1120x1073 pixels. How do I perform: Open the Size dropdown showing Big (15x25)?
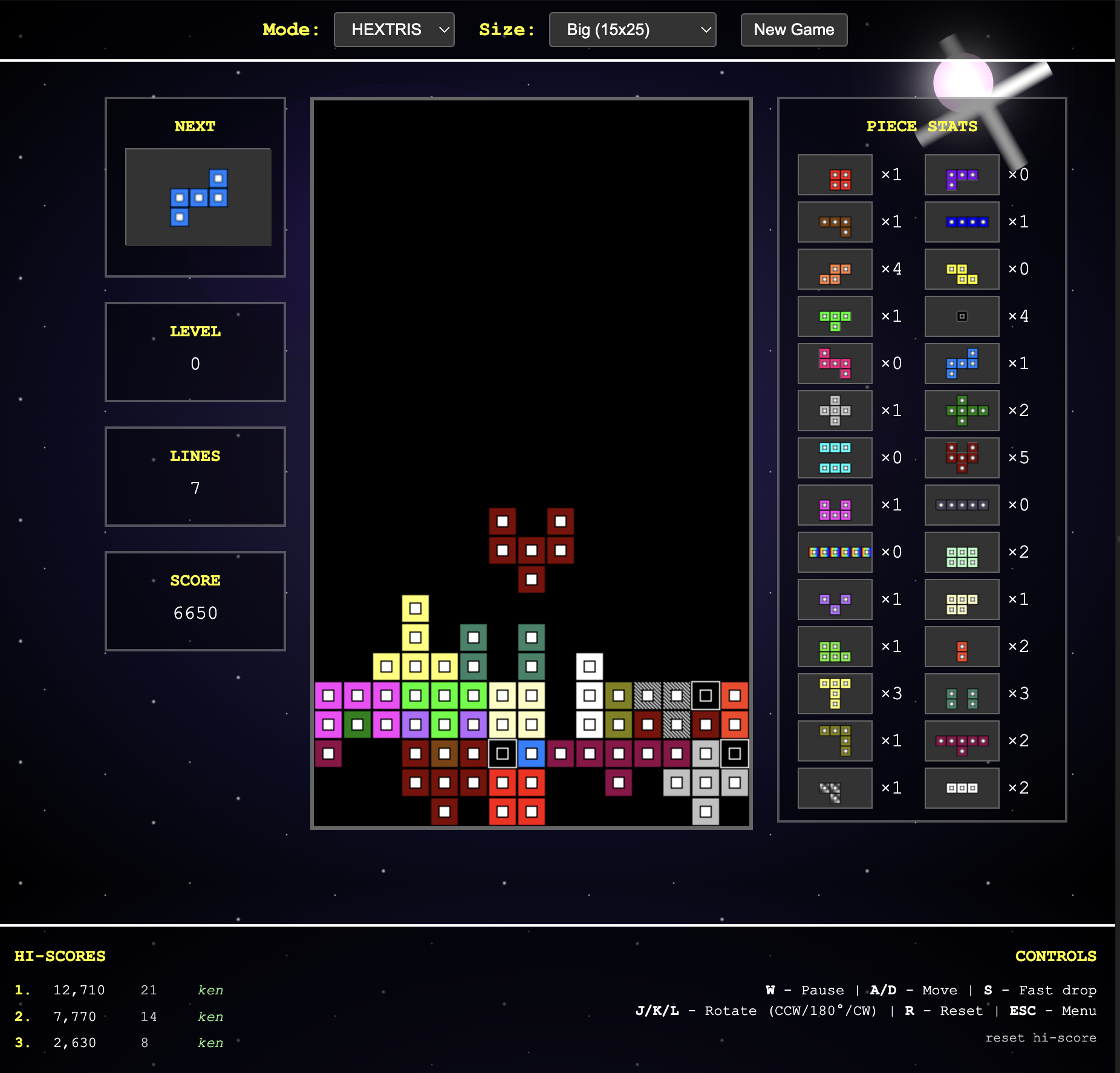[632, 30]
